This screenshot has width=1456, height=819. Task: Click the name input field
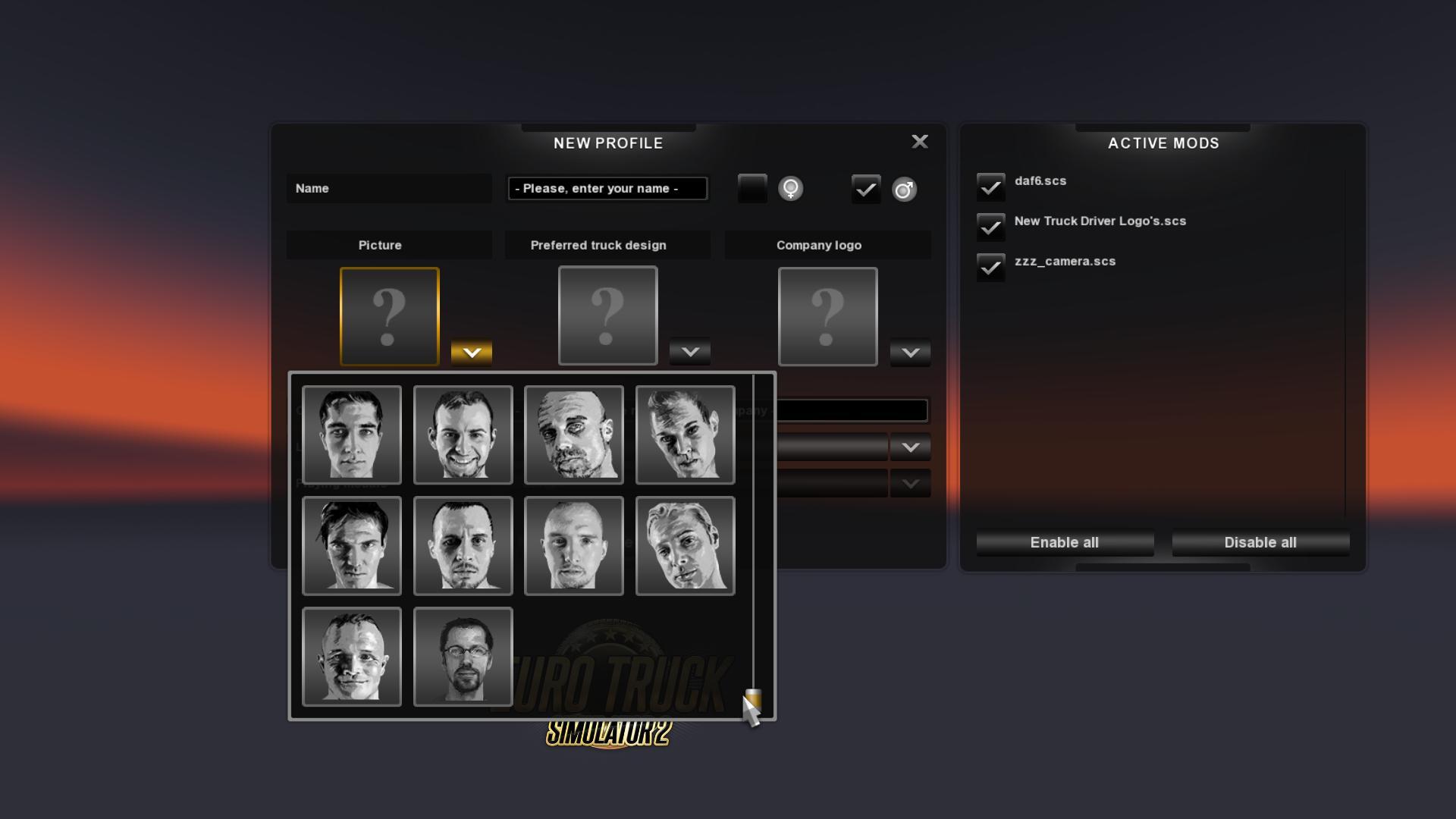(x=607, y=188)
